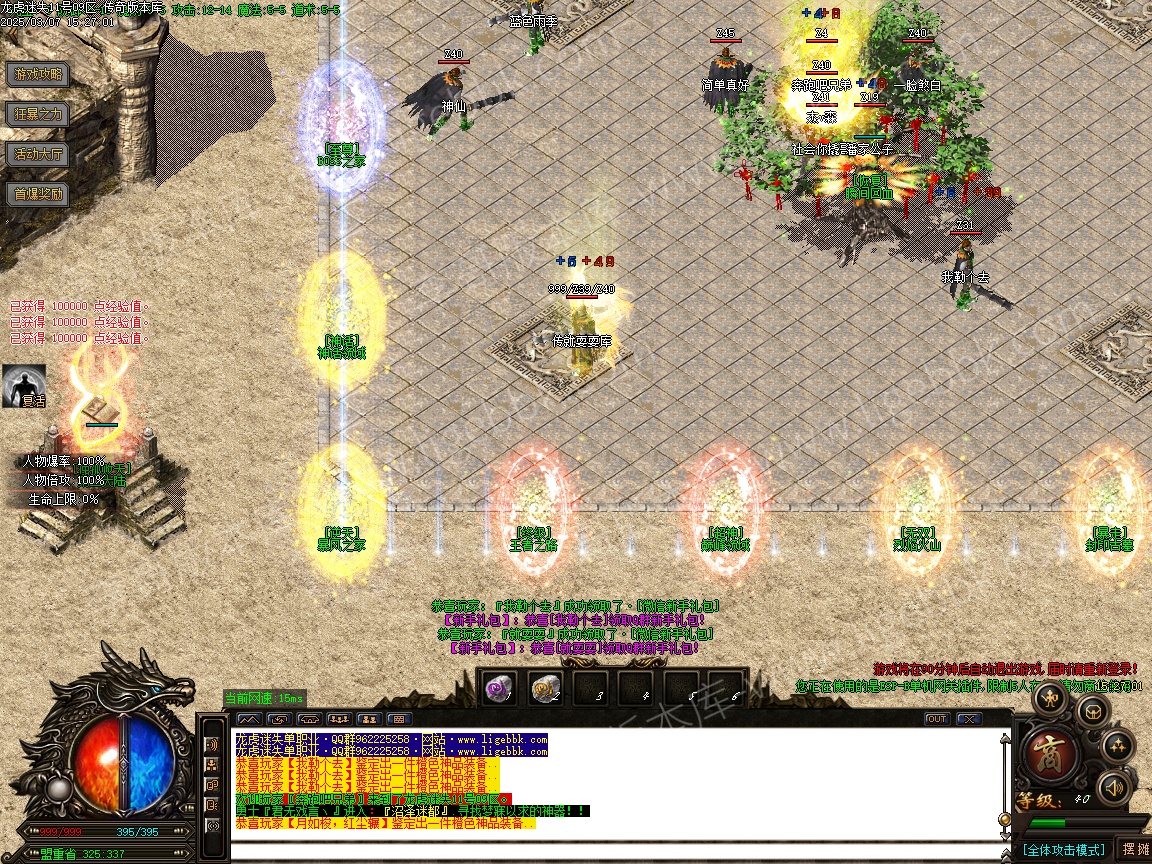The height and width of the screenshot is (864, 1152).
Task: Switch the 全体攻击模式 attack mode
Action: tap(1062, 849)
